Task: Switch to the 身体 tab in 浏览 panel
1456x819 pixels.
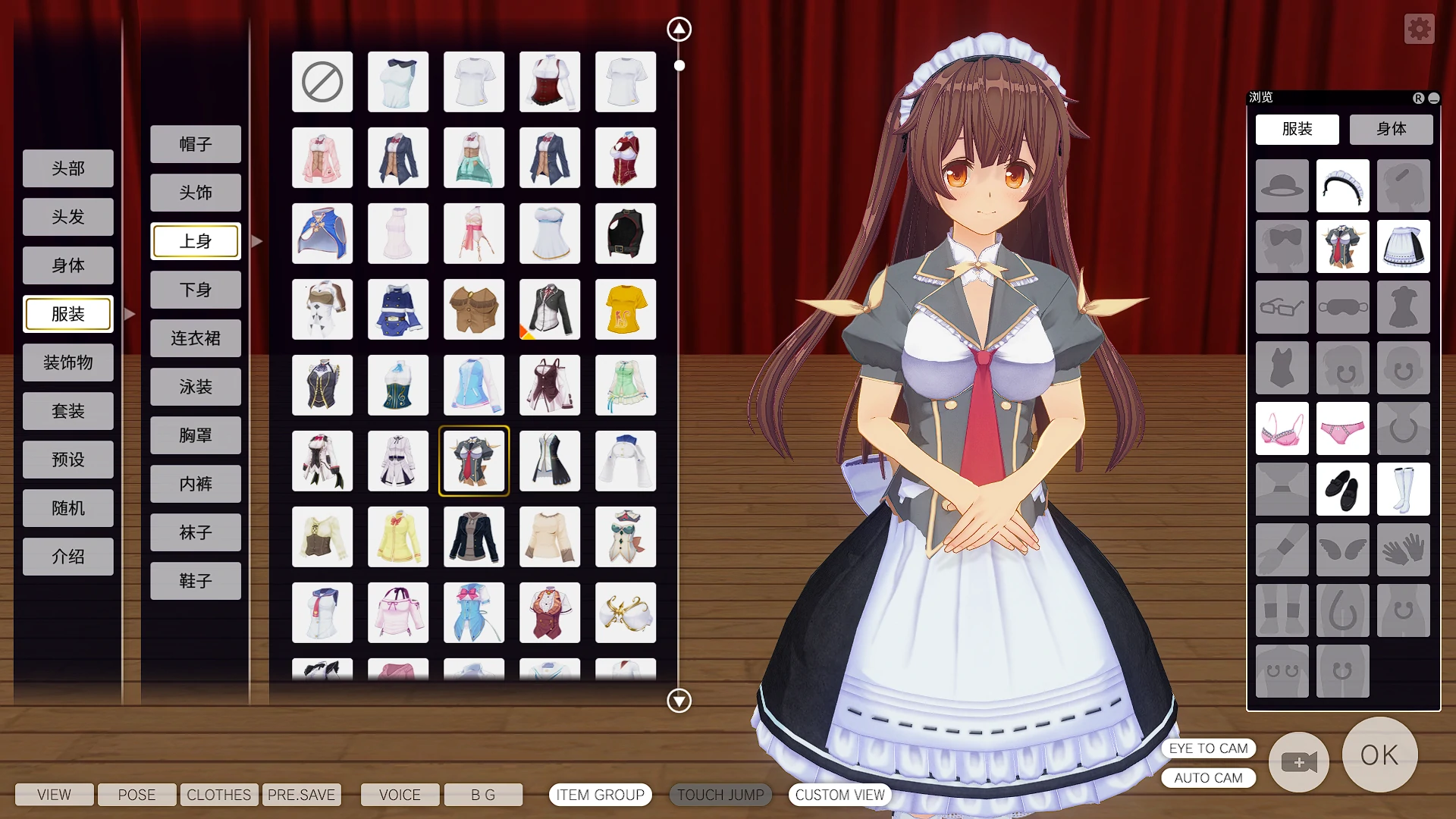Action: pos(1391,129)
